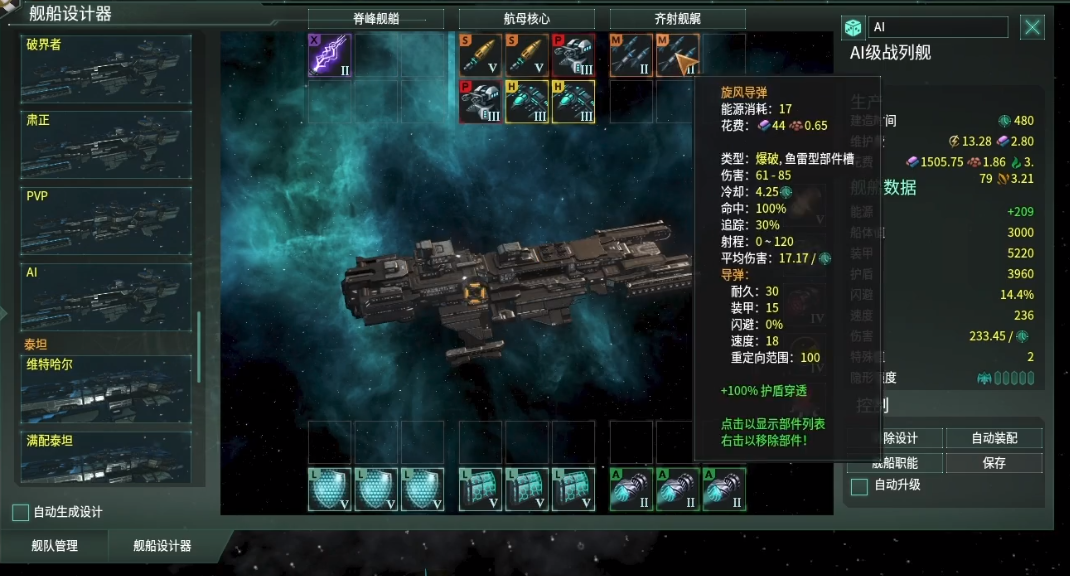Viewport: 1070px width, 576px height.
Task: Save the design with 保存
Action: [994, 463]
